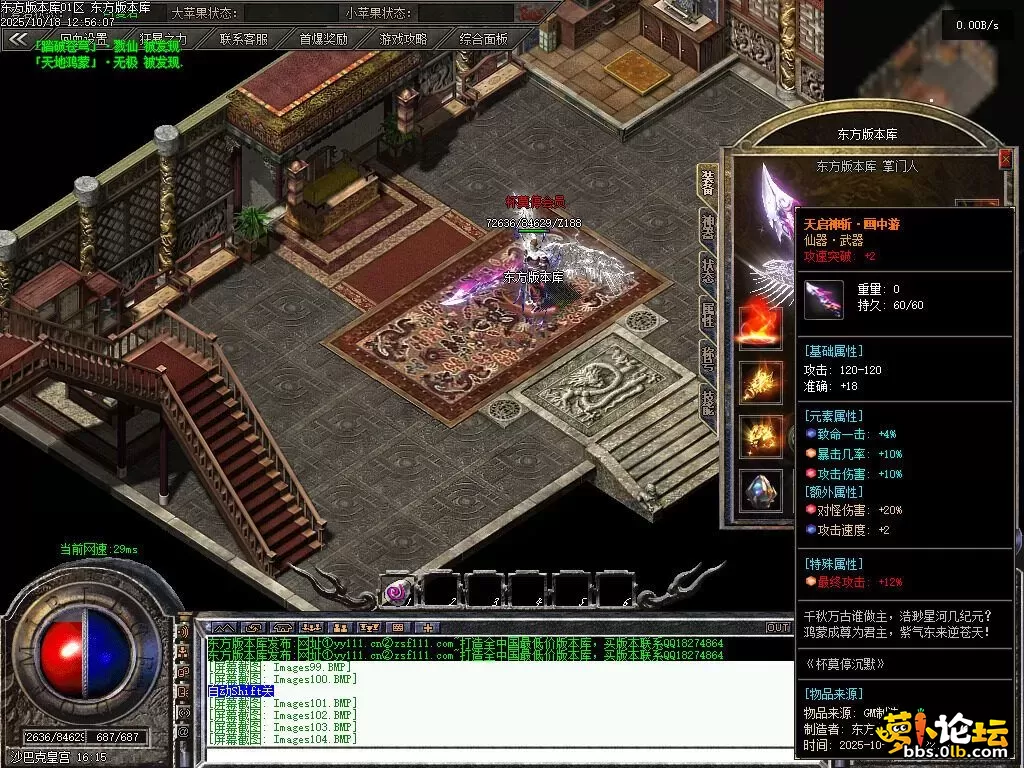Click the OUT button above the chat
This screenshot has width=1024, height=768.
pos(778,627)
